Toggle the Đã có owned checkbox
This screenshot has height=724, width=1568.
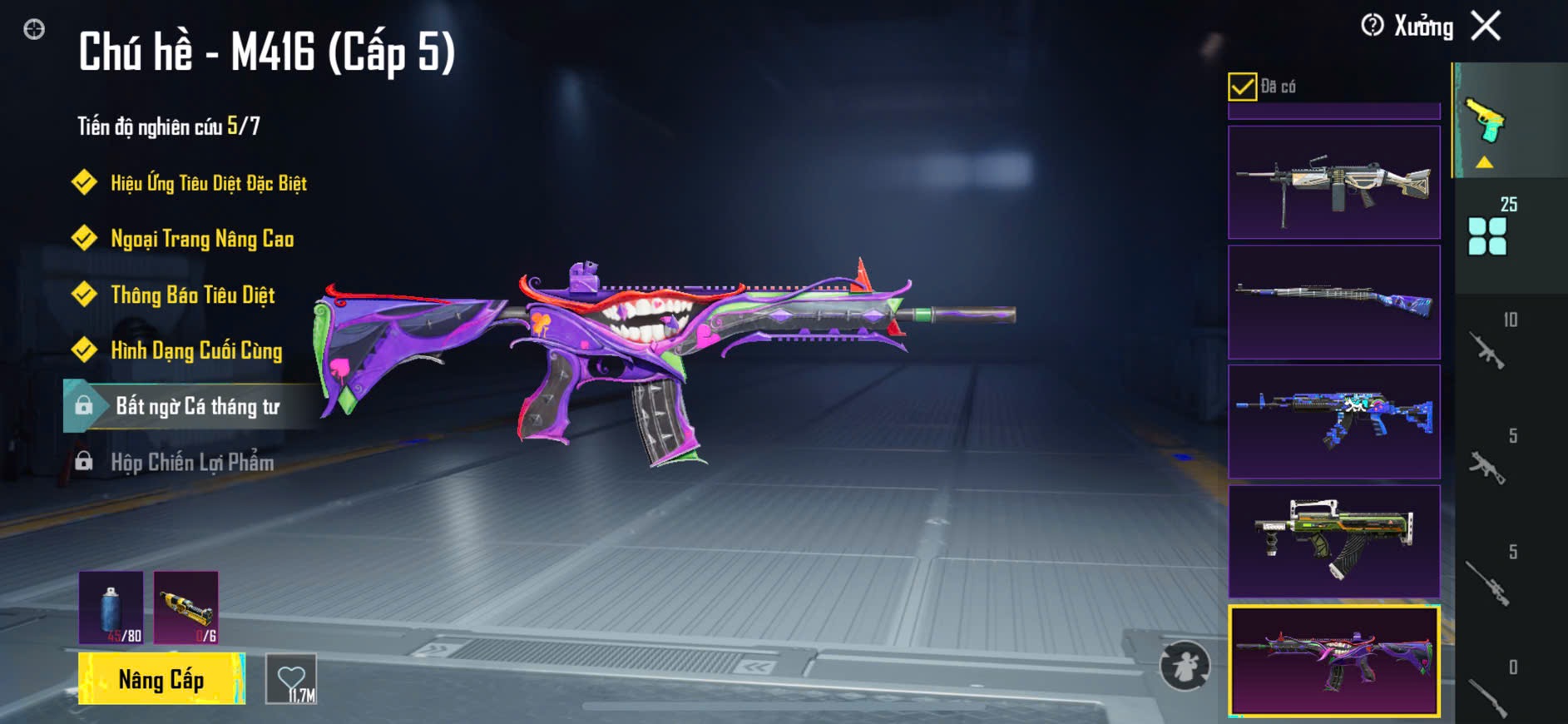(1242, 87)
